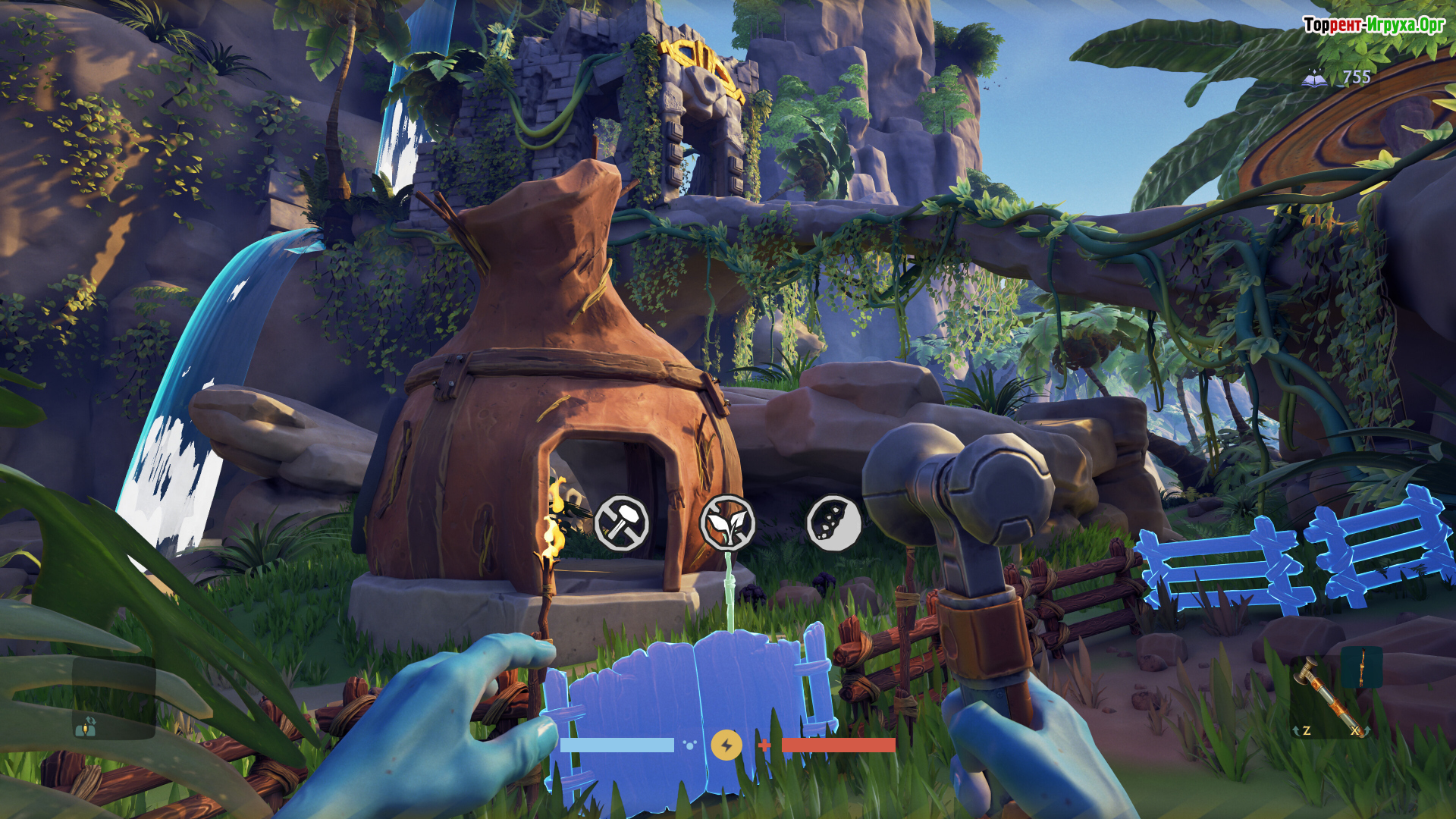Screen dimensions: 1456x819
Task: Select the crossed-out hammer build icon
Action: point(621,522)
